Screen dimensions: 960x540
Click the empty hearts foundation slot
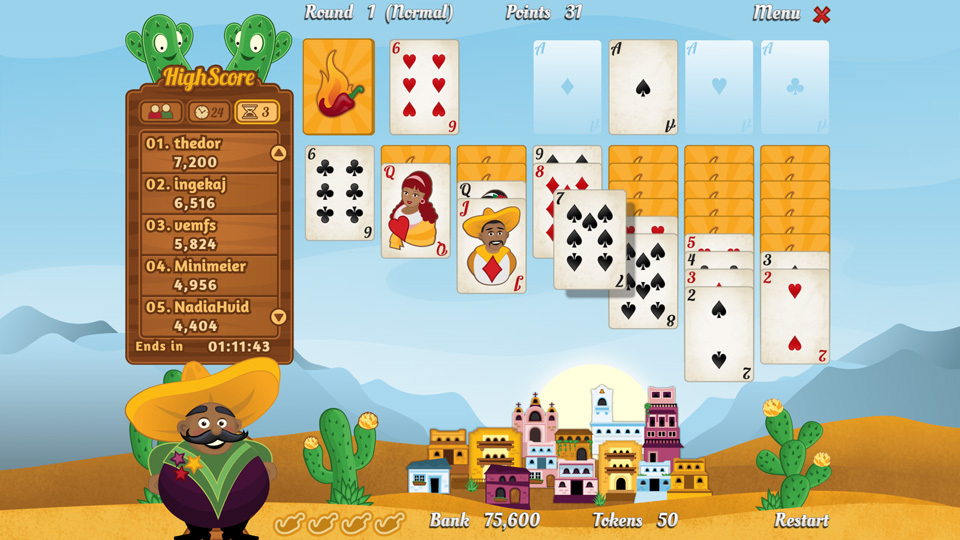click(x=719, y=87)
